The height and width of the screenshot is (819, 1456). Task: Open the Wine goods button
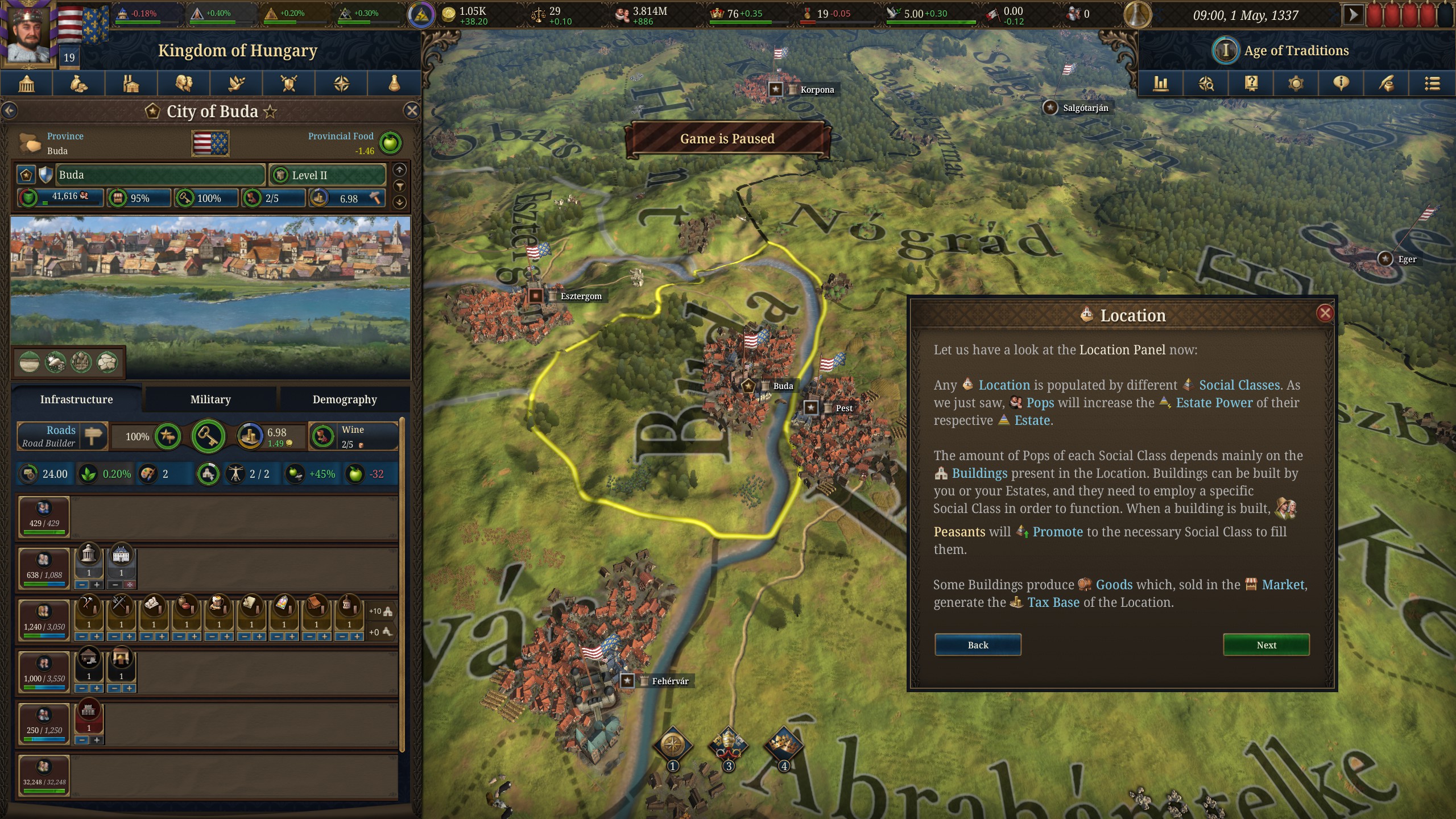pyautogui.click(x=353, y=436)
